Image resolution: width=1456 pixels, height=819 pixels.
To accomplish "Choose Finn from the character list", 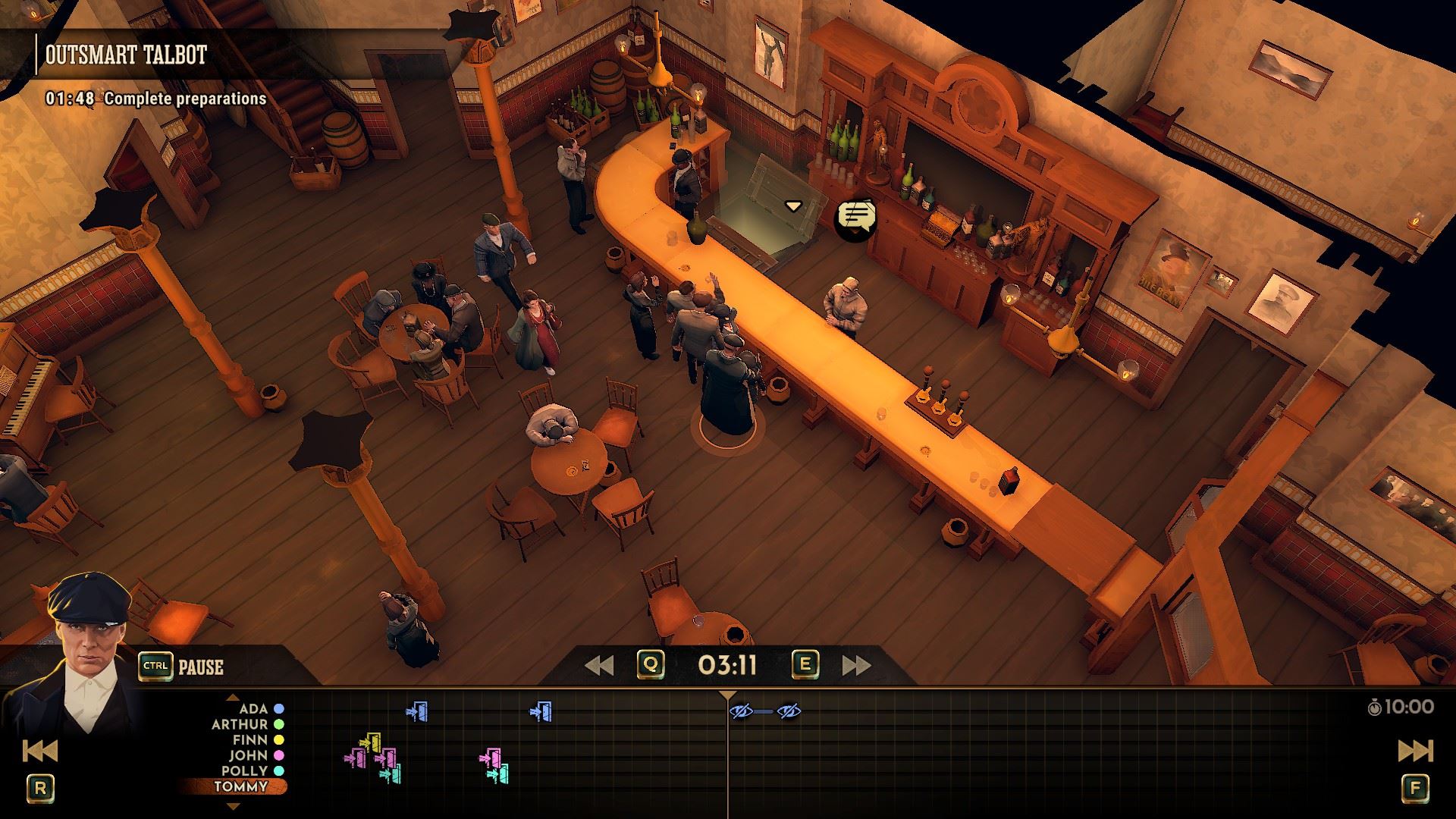I will coord(250,740).
